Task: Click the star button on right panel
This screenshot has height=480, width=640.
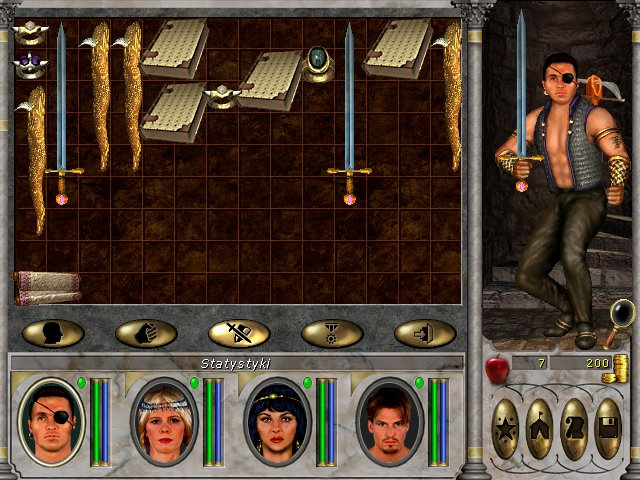Action: [506, 428]
